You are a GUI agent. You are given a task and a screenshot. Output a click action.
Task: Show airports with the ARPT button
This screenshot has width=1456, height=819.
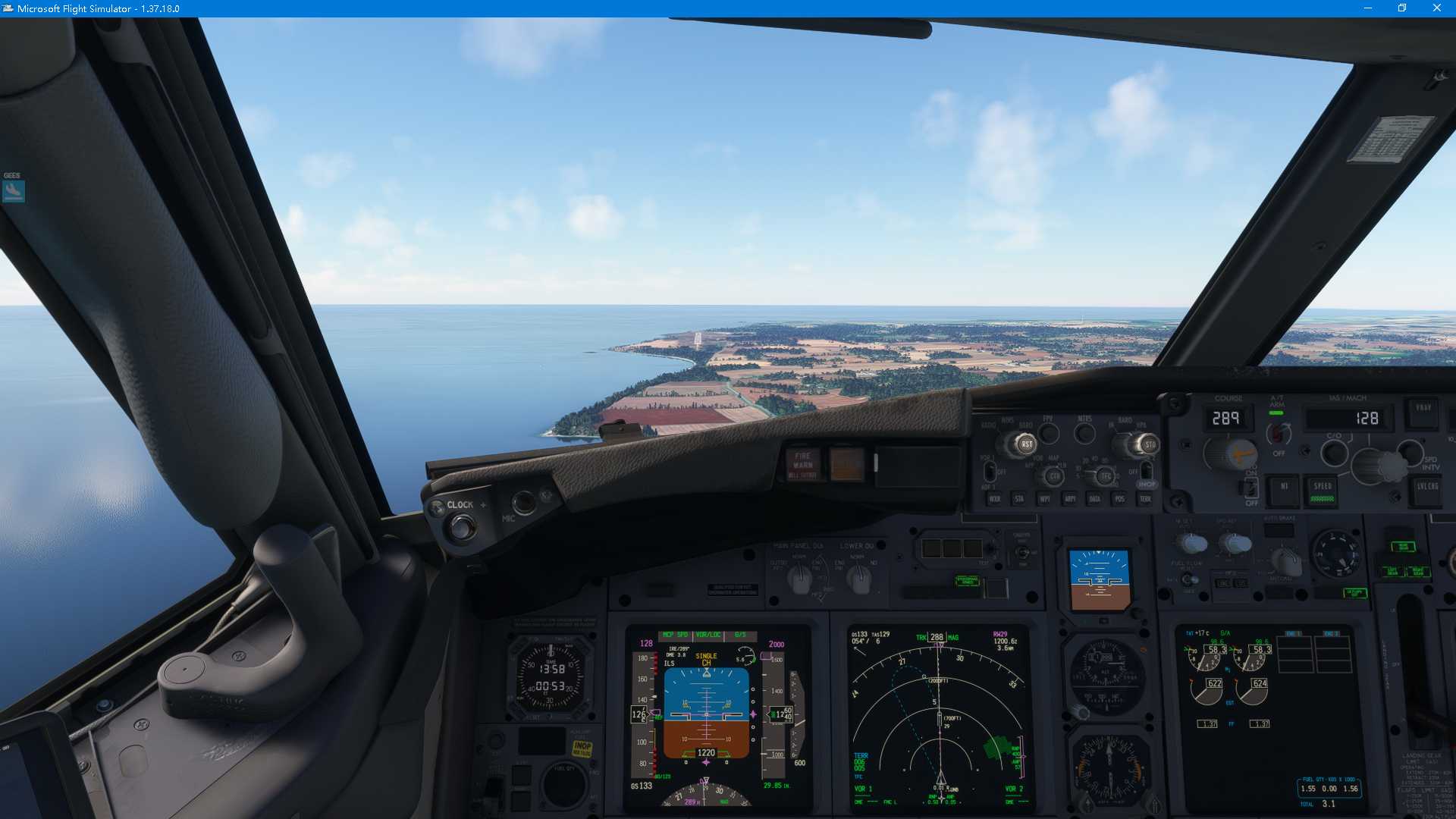[x=1070, y=499]
